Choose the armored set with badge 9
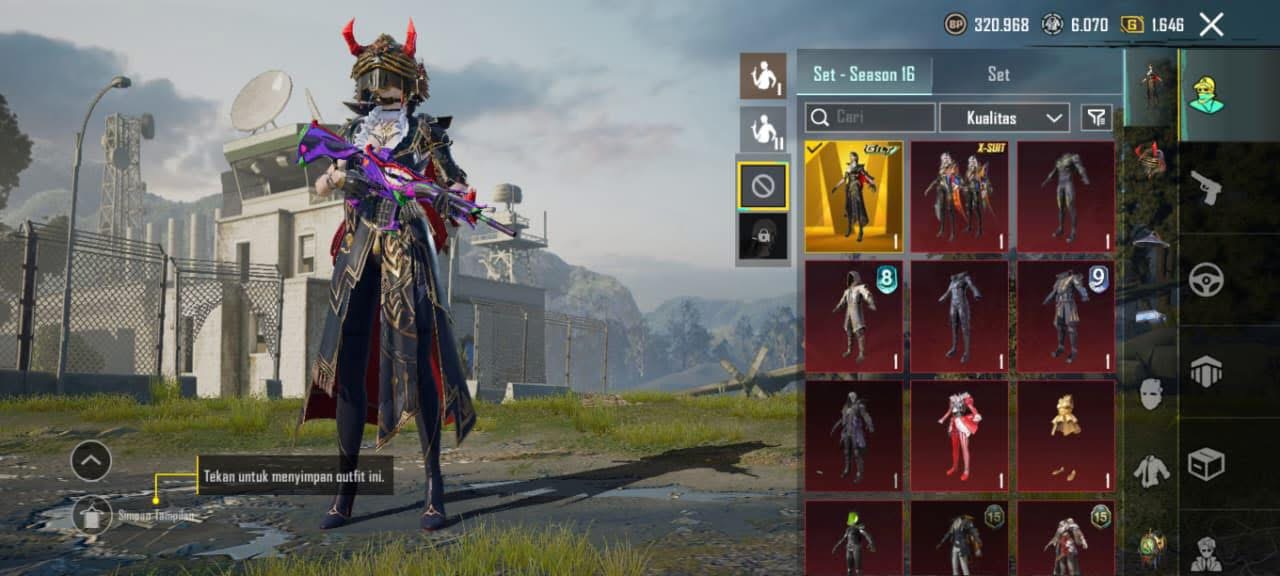Screen dimensions: 1280x576 [x=1066, y=317]
